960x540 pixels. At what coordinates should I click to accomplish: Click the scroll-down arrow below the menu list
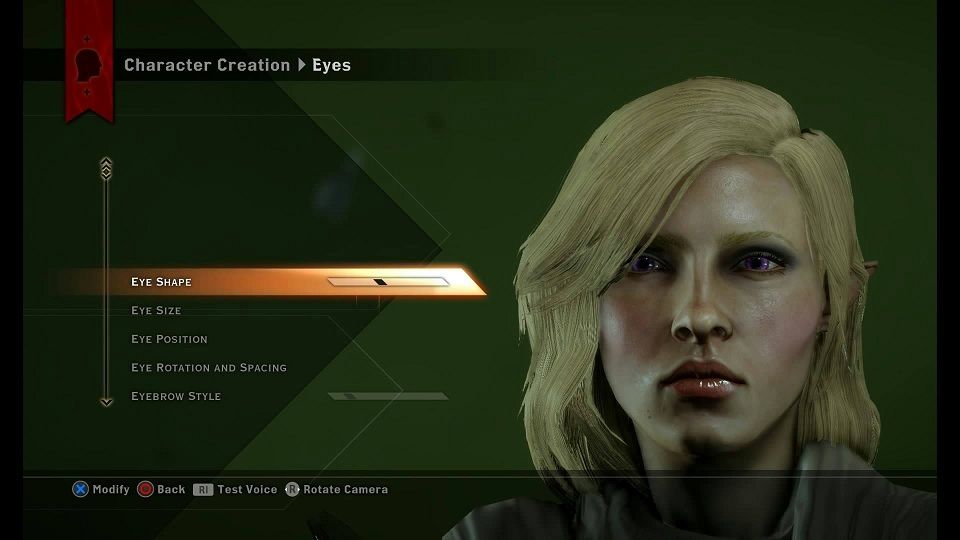tap(106, 401)
